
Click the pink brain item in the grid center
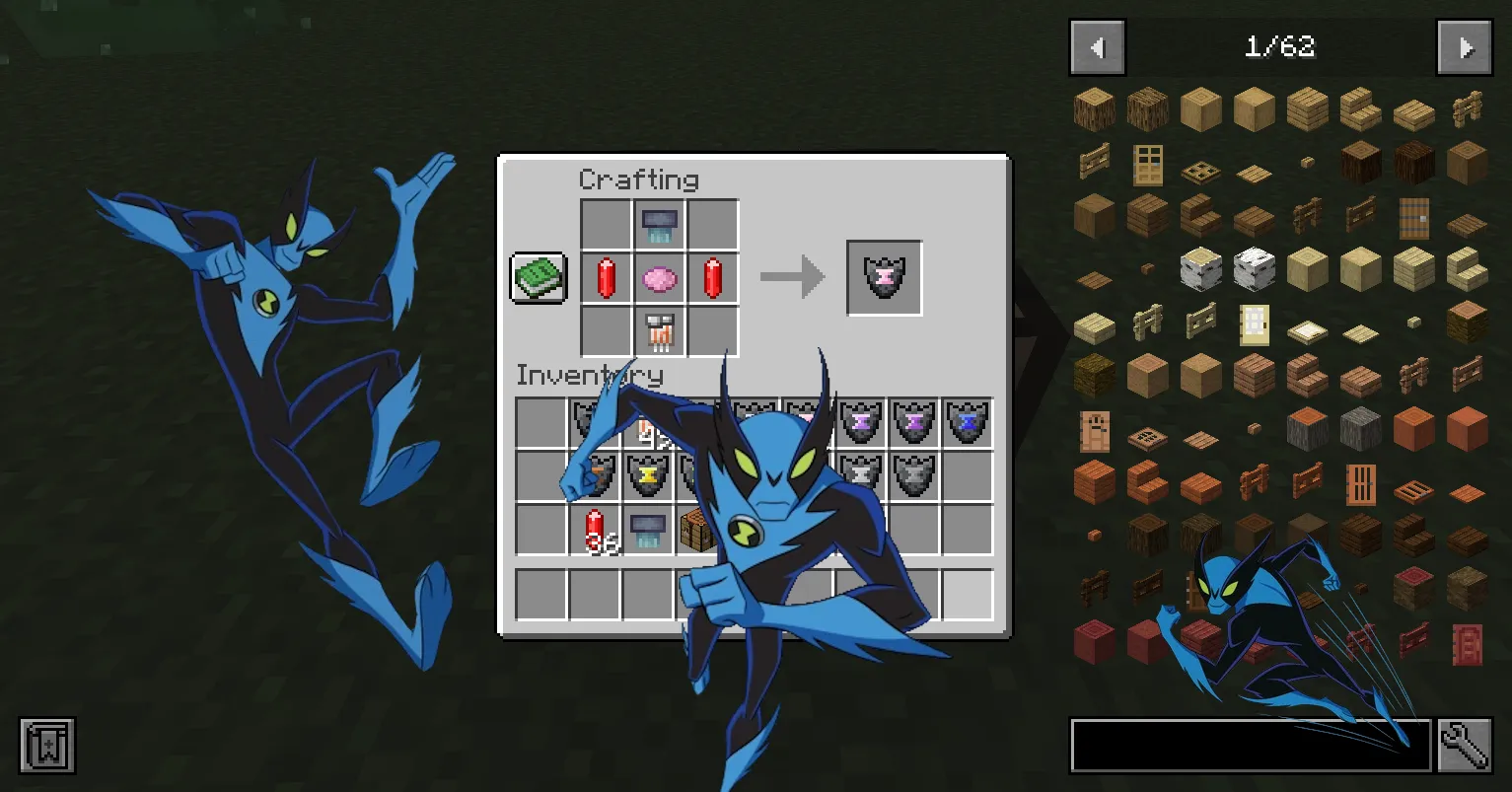pos(659,277)
